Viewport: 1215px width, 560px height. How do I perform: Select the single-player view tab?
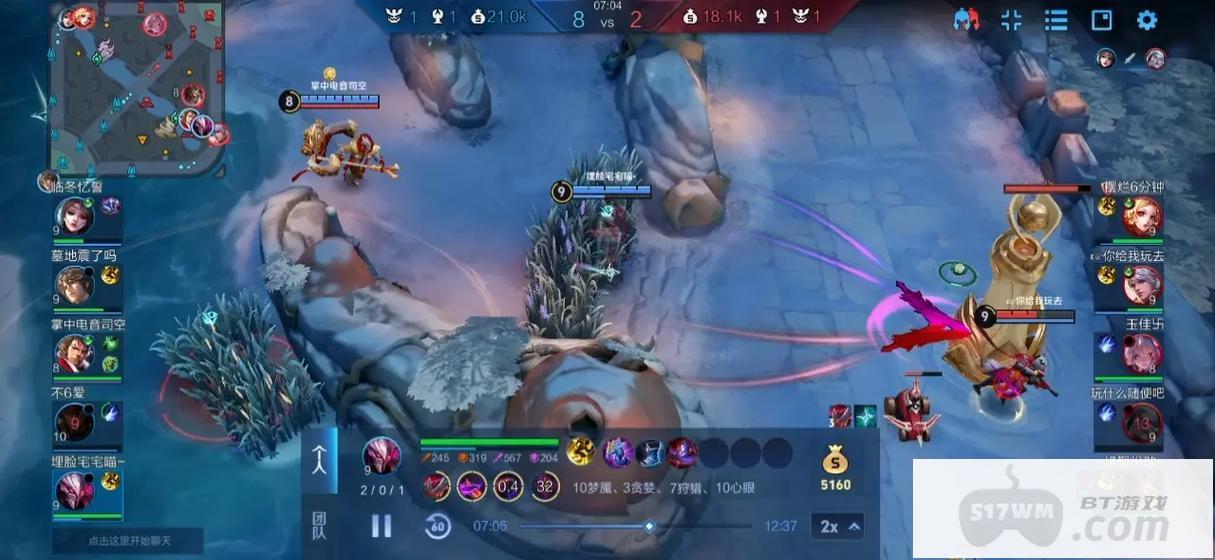319,461
